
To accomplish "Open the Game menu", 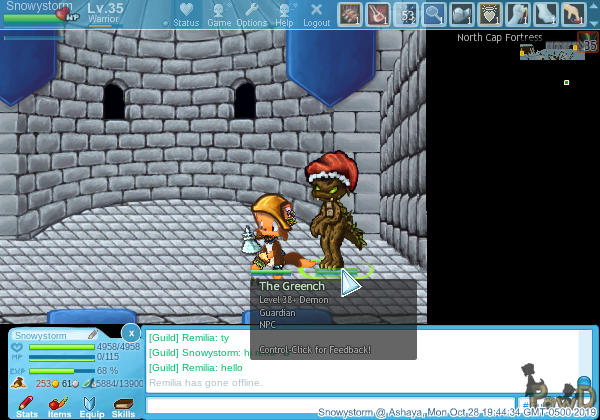I will coord(219,14).
